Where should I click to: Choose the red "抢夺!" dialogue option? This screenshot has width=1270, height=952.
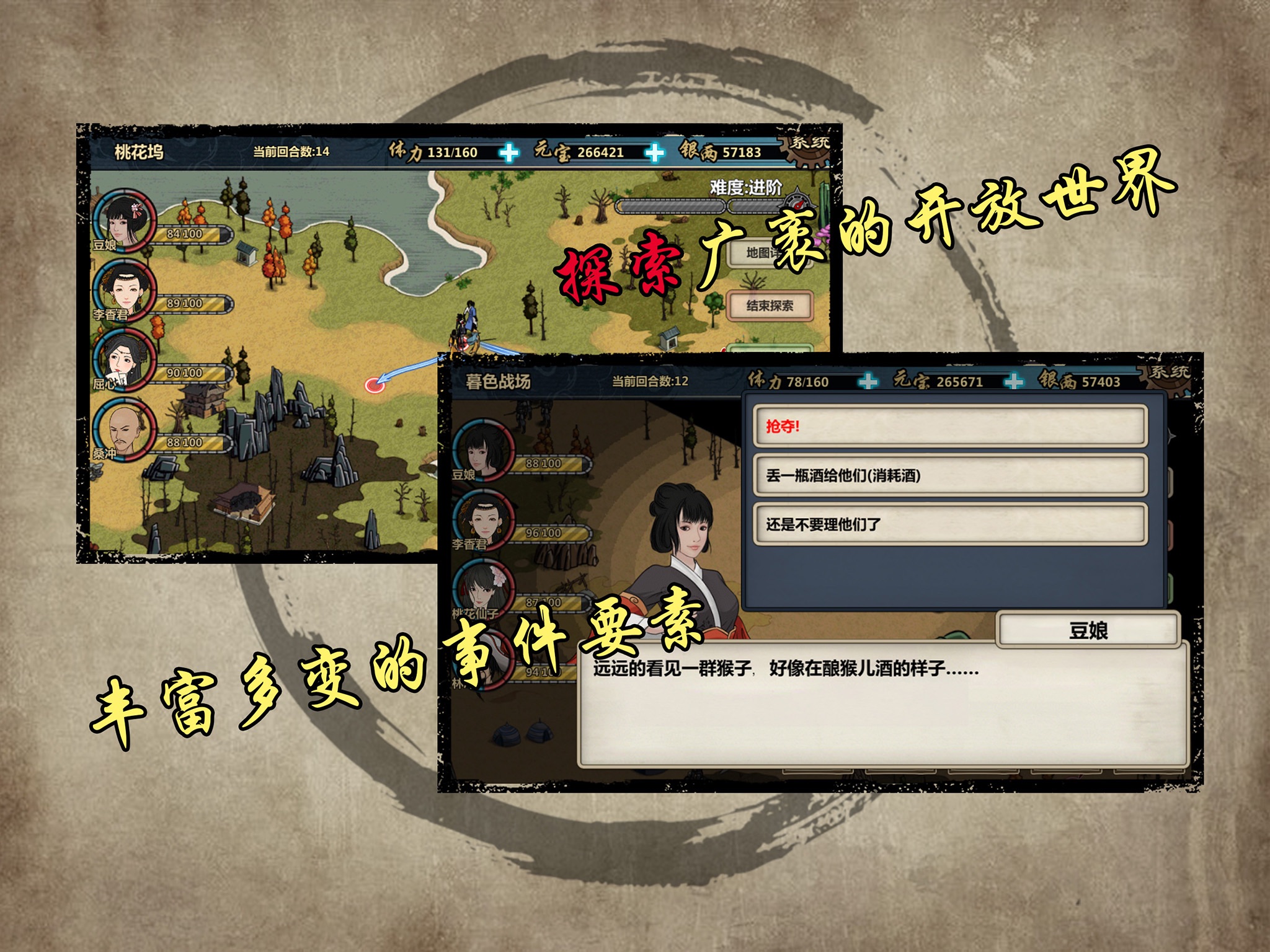(x=949, y=426)
